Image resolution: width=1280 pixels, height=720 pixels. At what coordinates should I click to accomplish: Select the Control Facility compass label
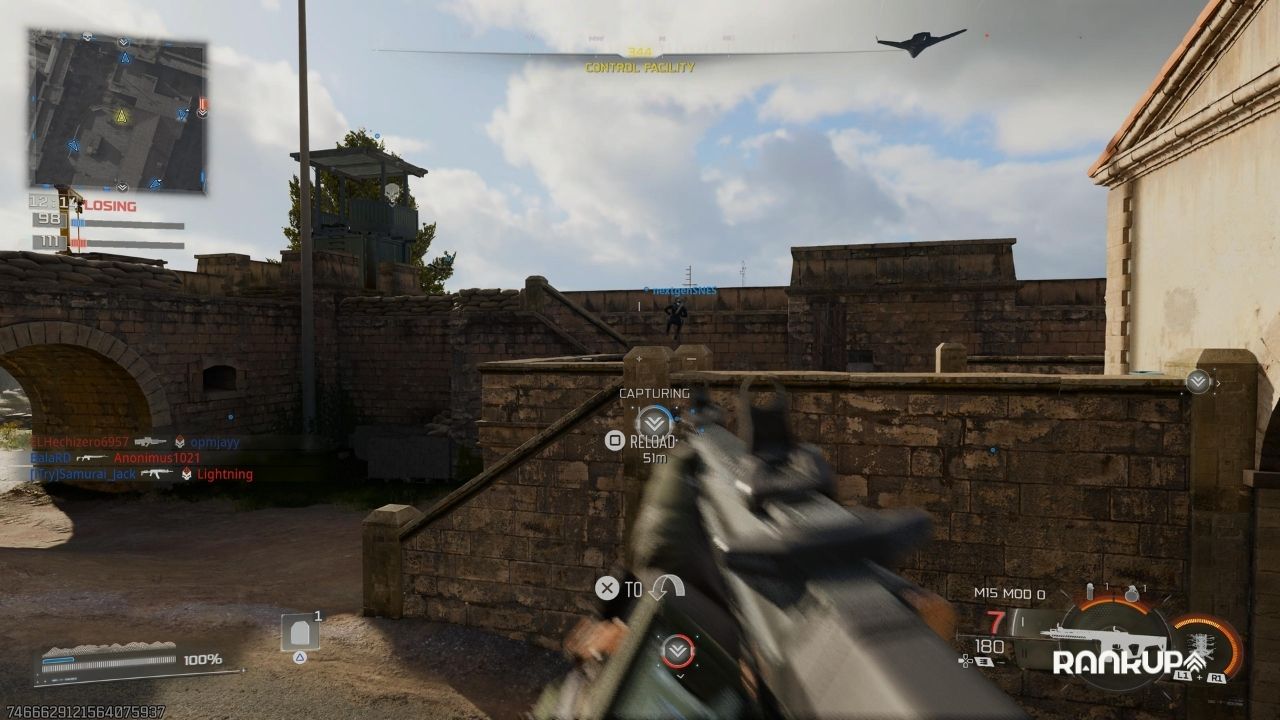[640, 67]
